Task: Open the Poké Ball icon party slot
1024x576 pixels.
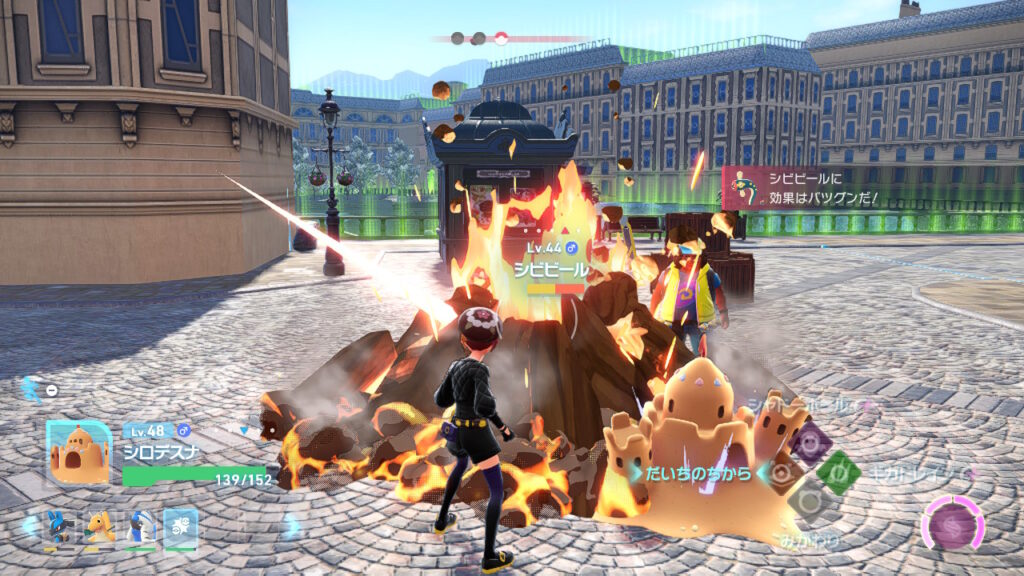Action: click(x=181, y=526)
